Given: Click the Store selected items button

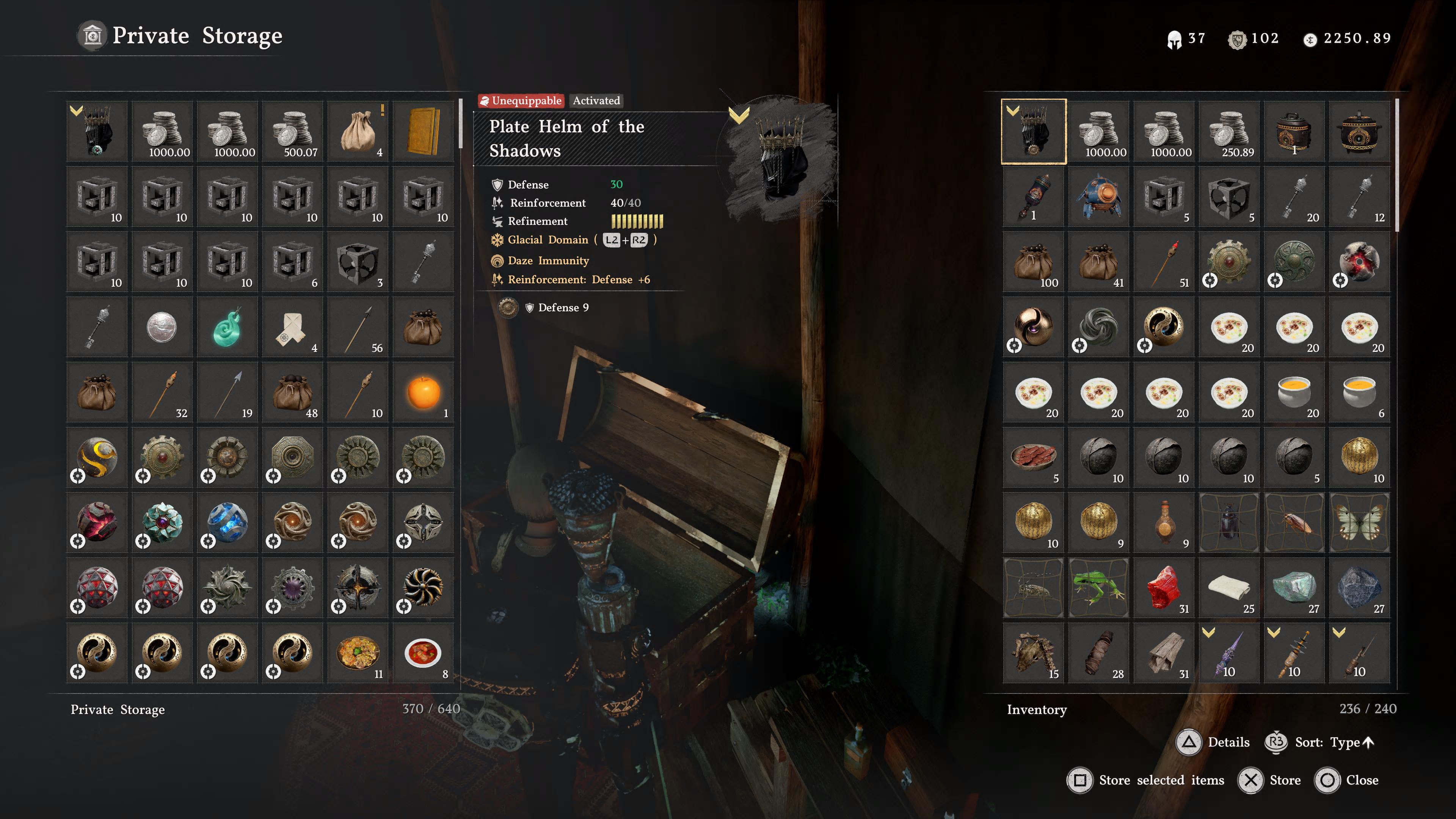Looking at the screenshot, I should [1146, 781].
